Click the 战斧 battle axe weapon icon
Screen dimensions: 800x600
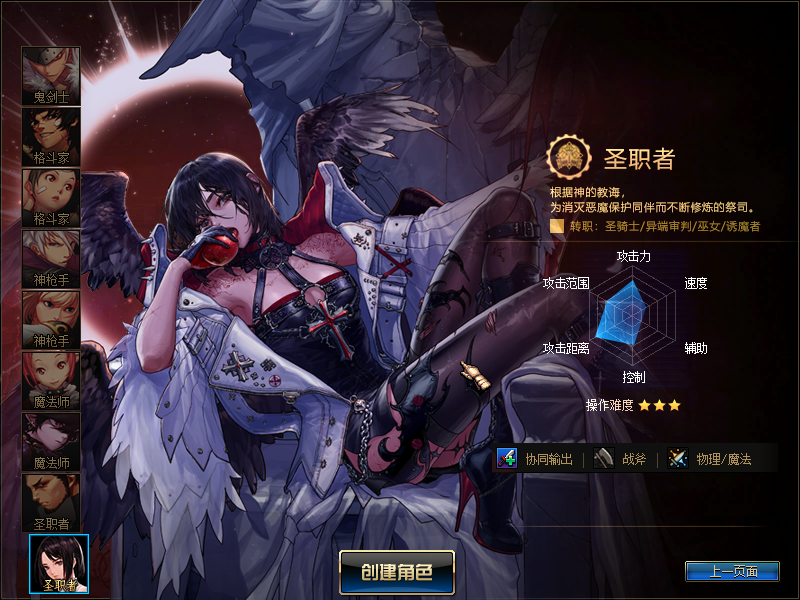(603, 459)
